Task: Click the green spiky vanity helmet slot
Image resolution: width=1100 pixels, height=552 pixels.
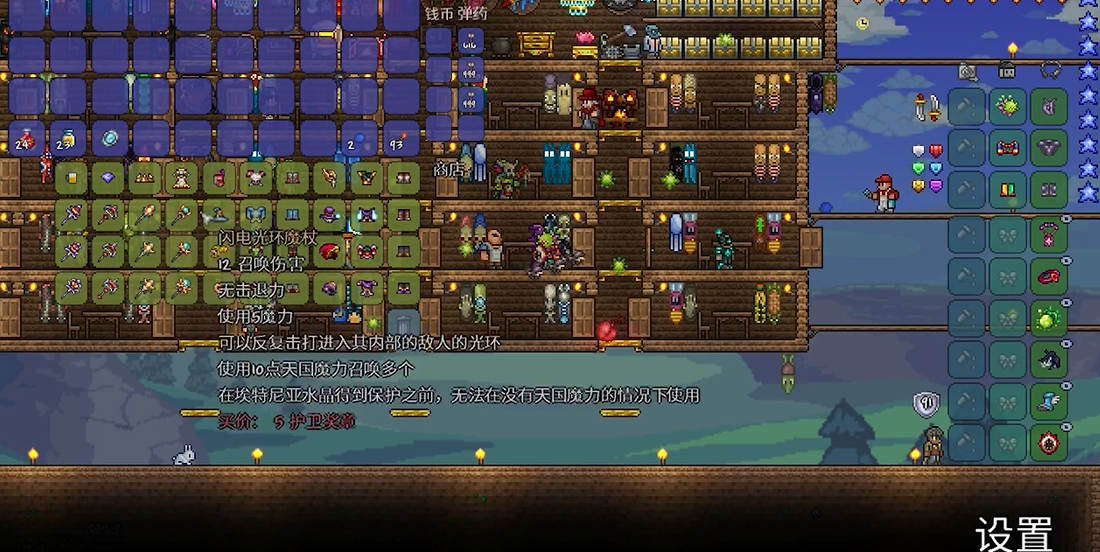Action: pos(1007,107)
